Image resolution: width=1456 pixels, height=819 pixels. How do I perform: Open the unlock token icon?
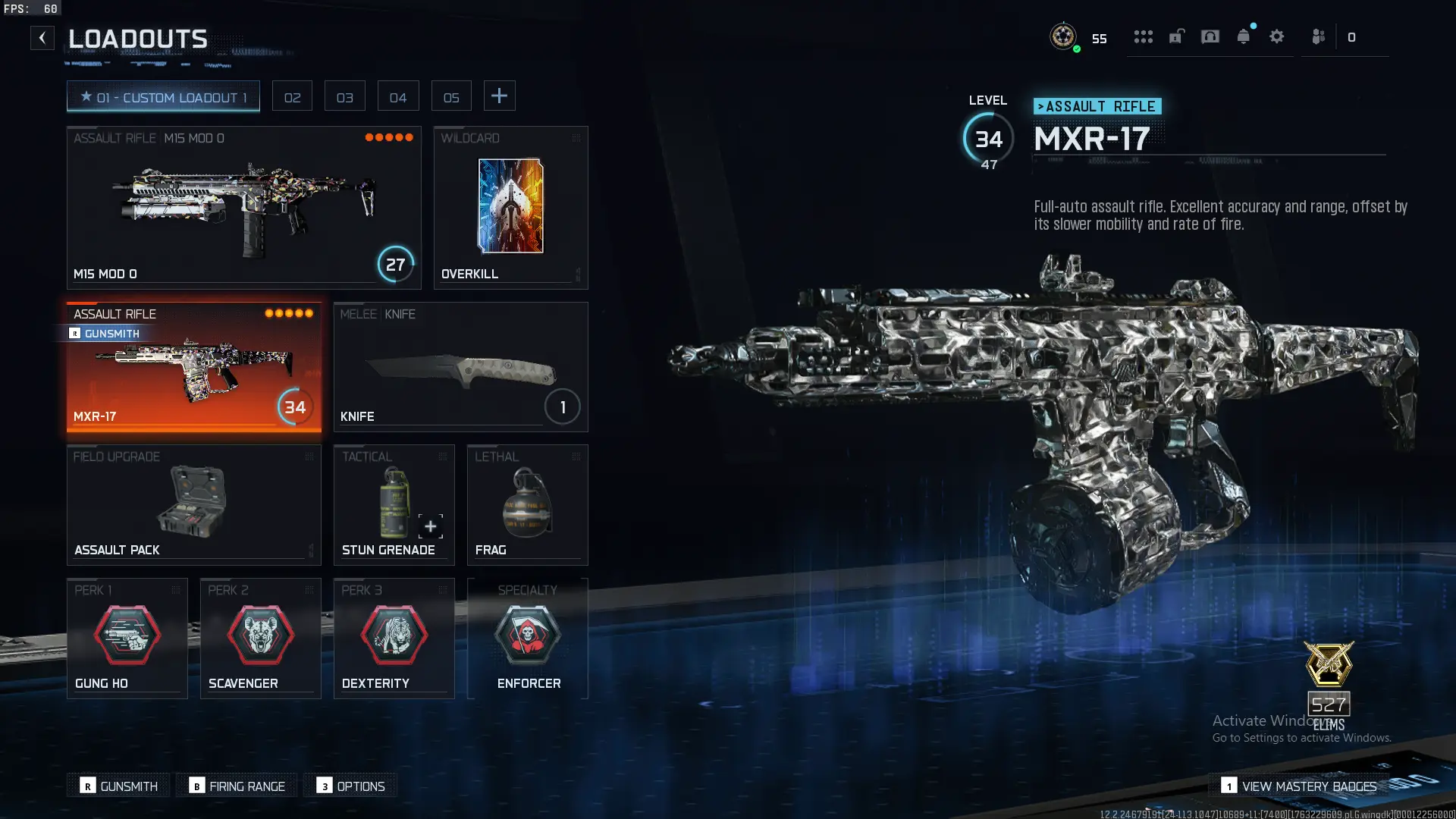[x=1177, y=36]
